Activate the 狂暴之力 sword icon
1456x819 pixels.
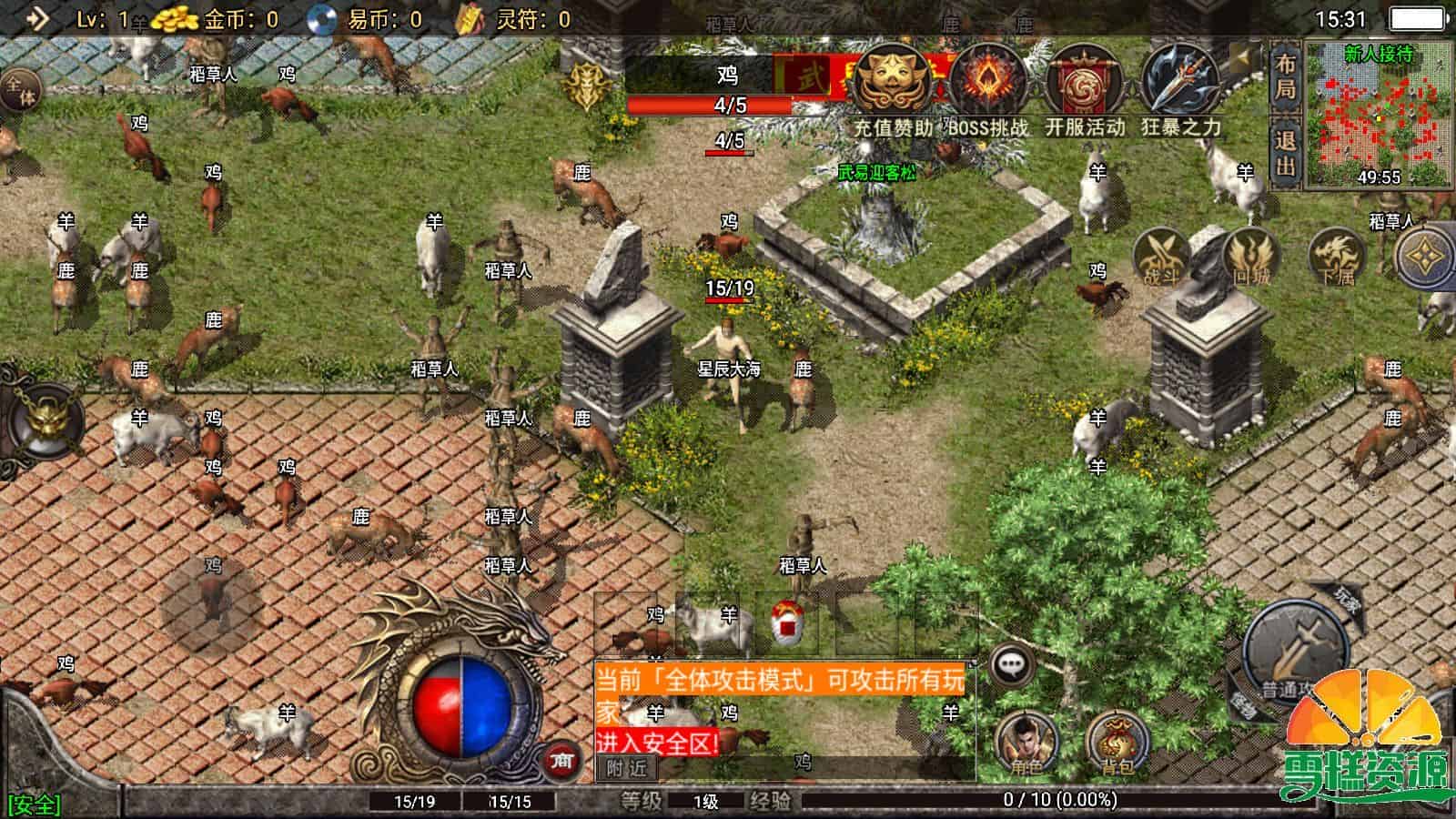pyautogui.click(x=1180, y=85)
